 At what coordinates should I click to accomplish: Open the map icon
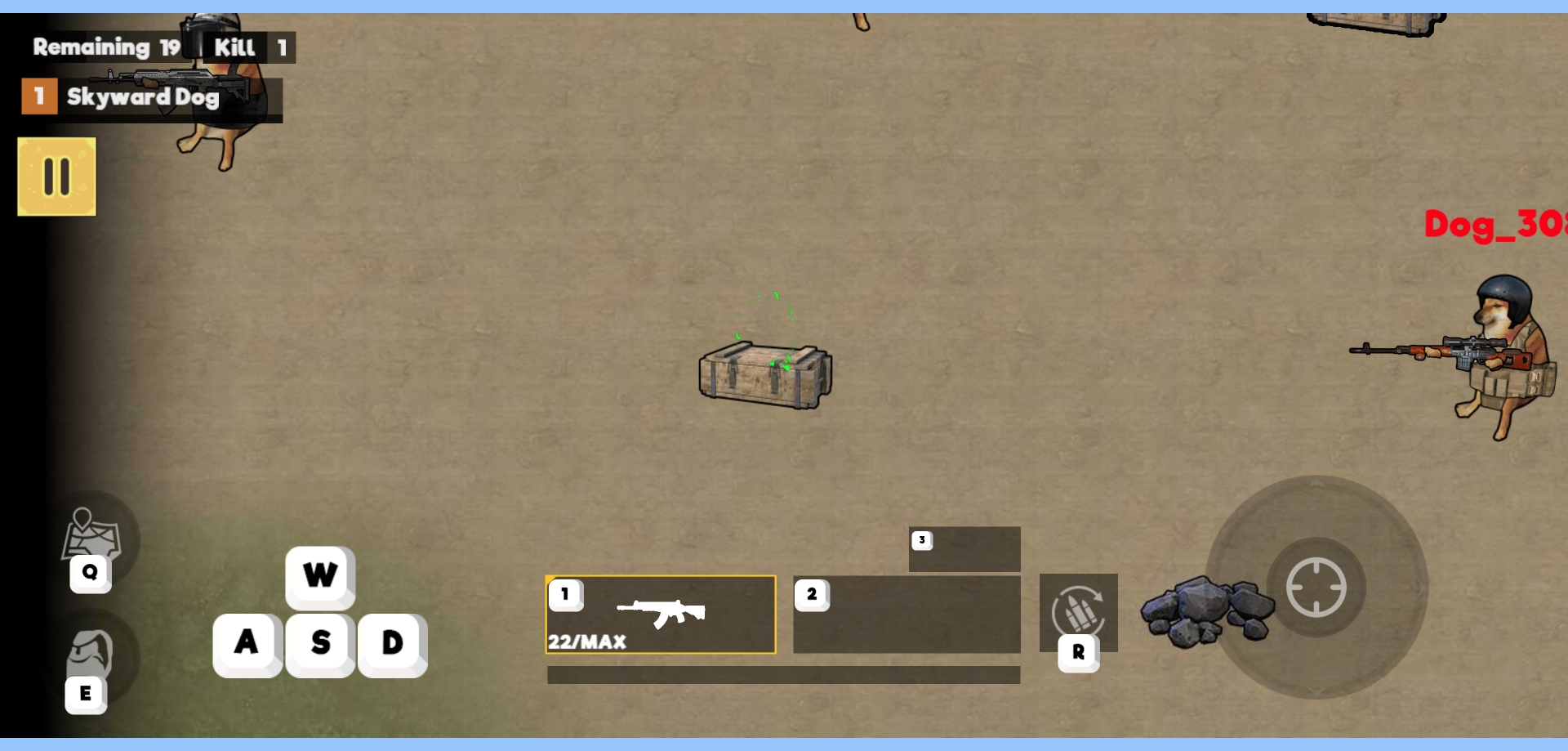click(x=91, y=537)
